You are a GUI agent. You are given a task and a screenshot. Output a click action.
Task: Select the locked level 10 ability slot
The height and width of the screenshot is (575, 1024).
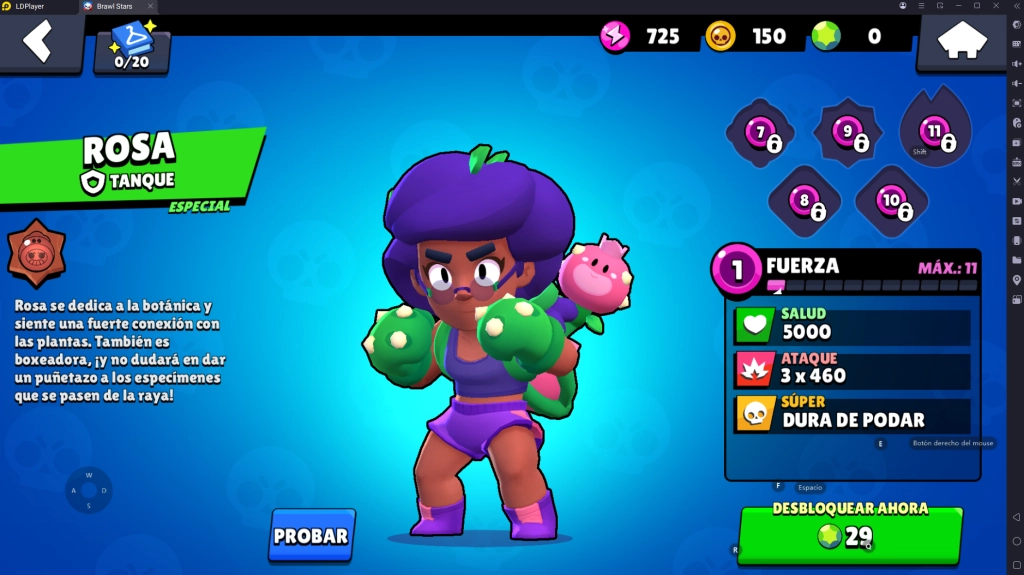coord(892,202)
